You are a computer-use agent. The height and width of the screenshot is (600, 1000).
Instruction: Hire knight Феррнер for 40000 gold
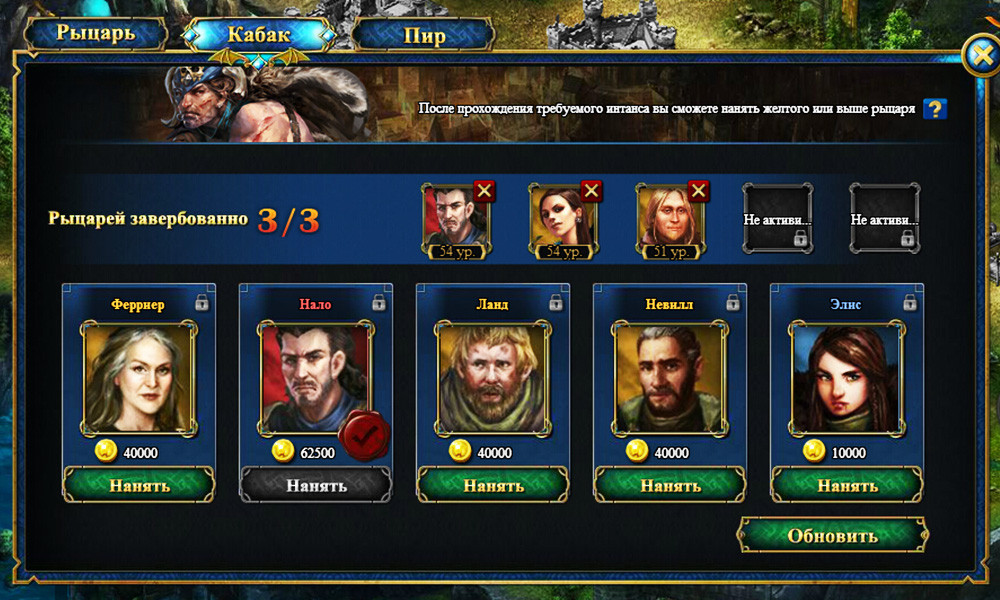click(x=138, y=485)
